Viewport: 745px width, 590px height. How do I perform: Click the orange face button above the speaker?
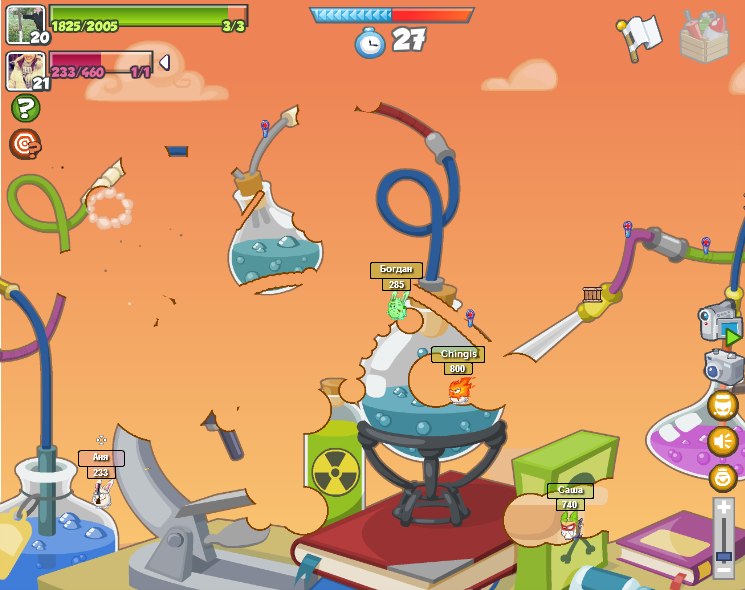(723, 405)
